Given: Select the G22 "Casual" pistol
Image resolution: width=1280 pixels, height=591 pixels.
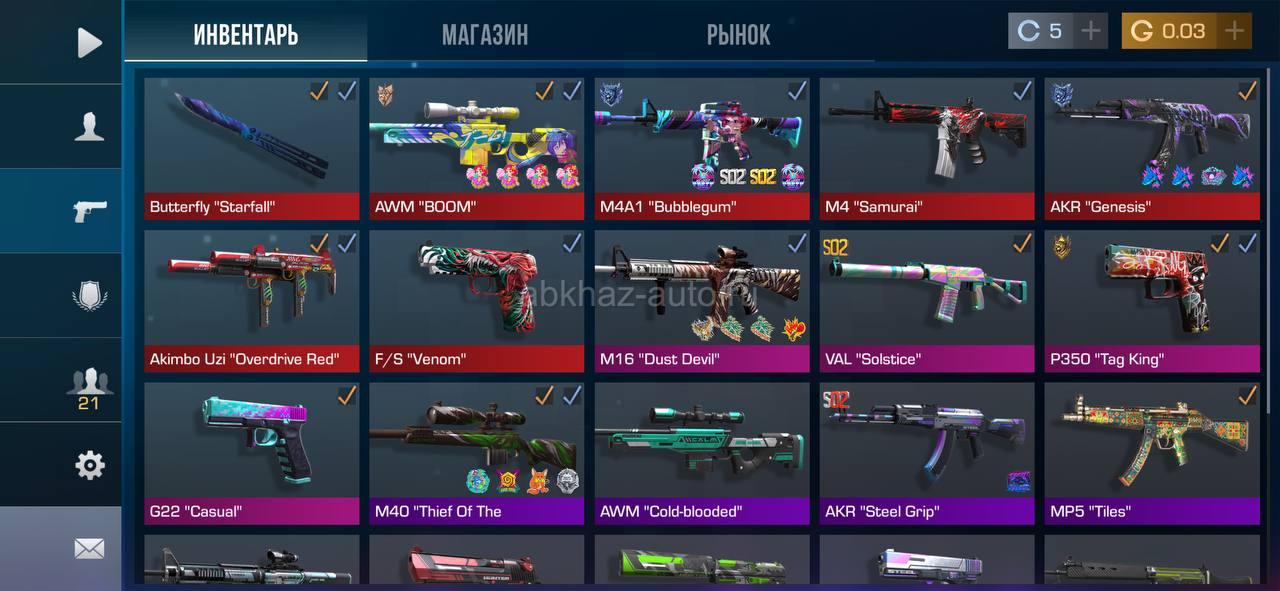Looking at the screenshot, I should click(x=251, y=452).
